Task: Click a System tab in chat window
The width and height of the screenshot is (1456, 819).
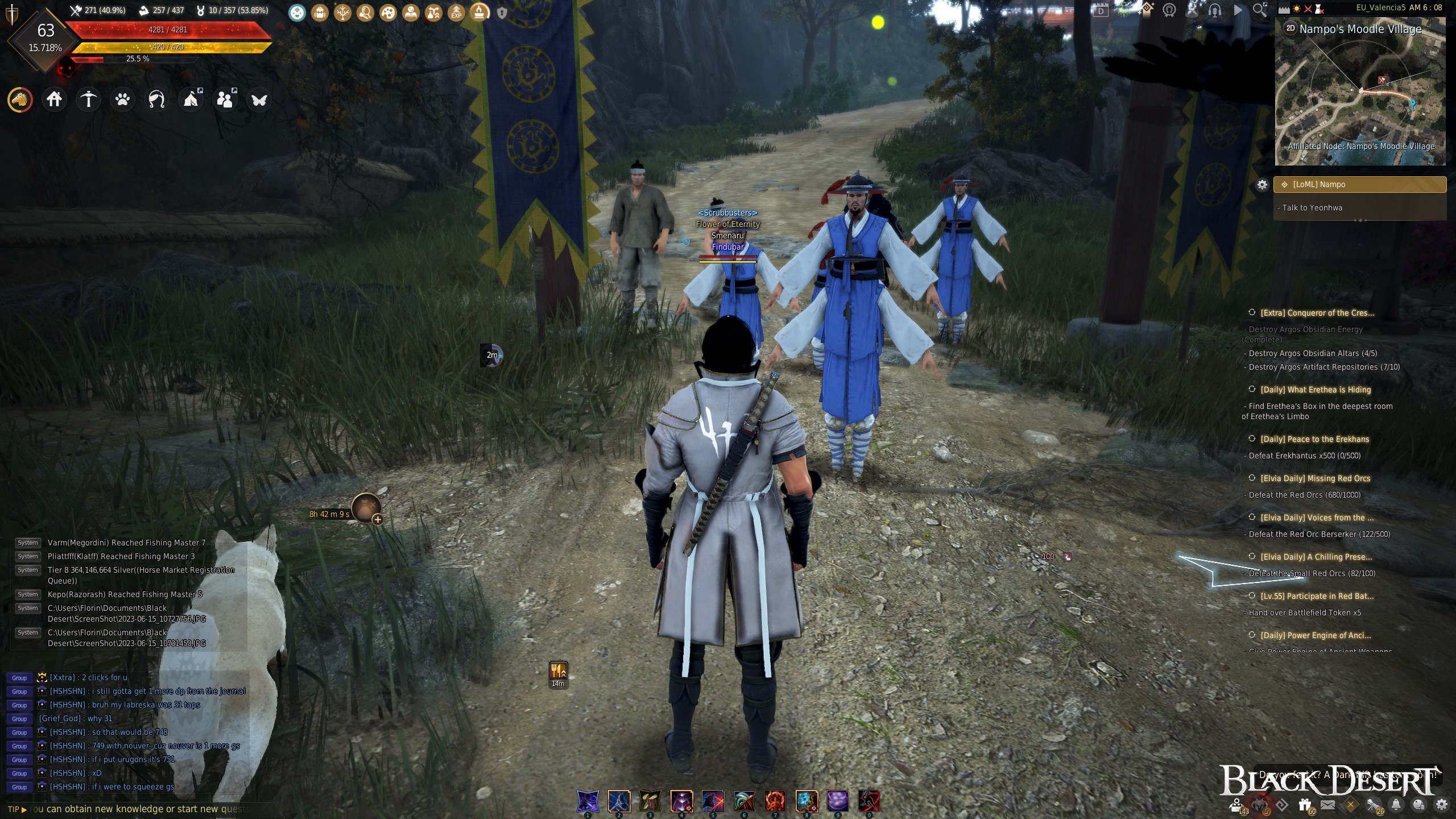Action: [28, 542]
